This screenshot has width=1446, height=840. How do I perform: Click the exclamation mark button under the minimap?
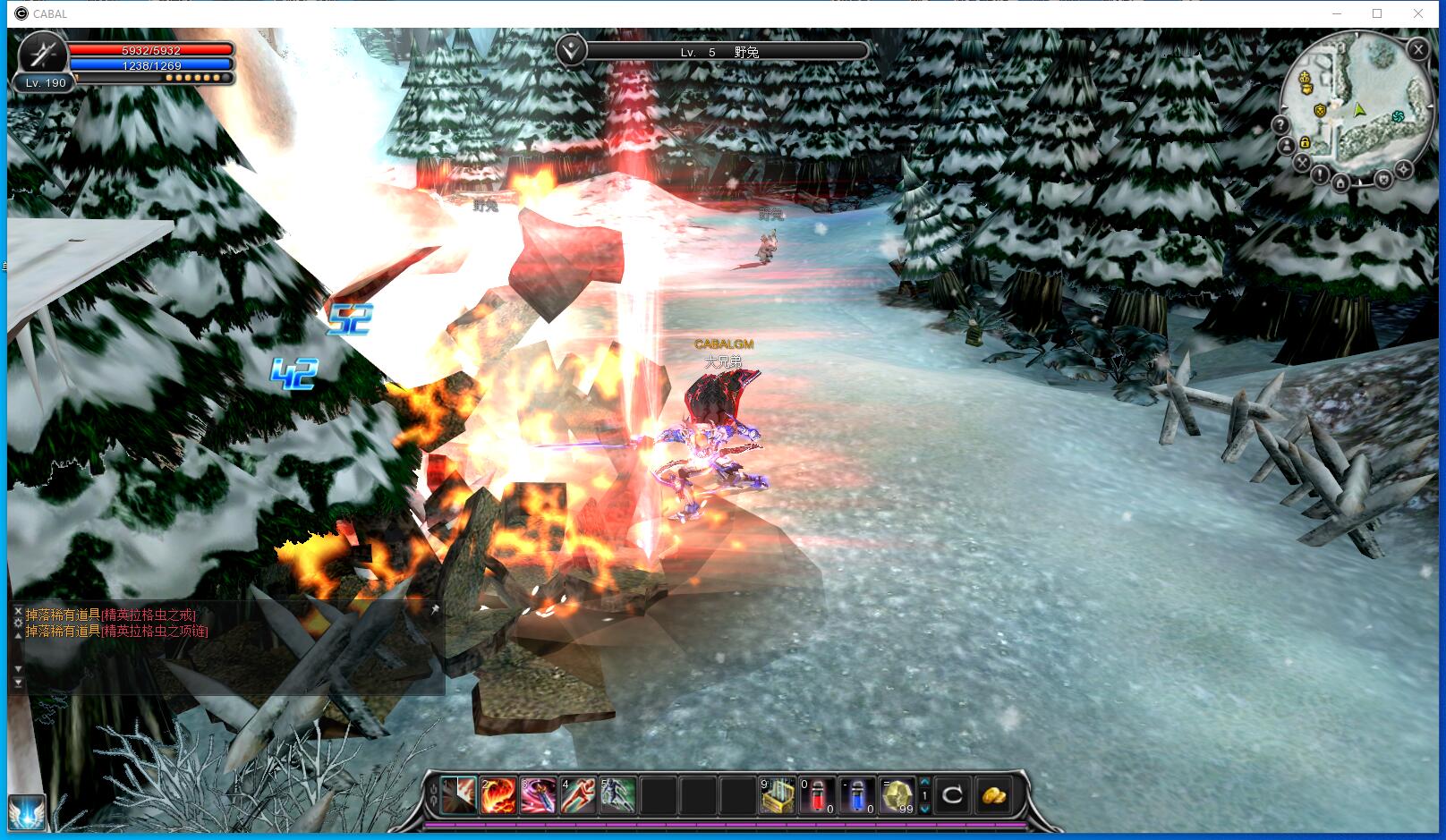pos(1319,175)
